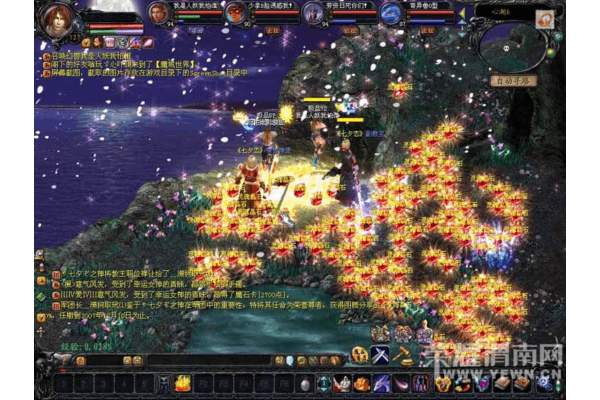Activate the flame skill in the hotbar
Screen dimensions: 600x400
[x=183, y=383]
